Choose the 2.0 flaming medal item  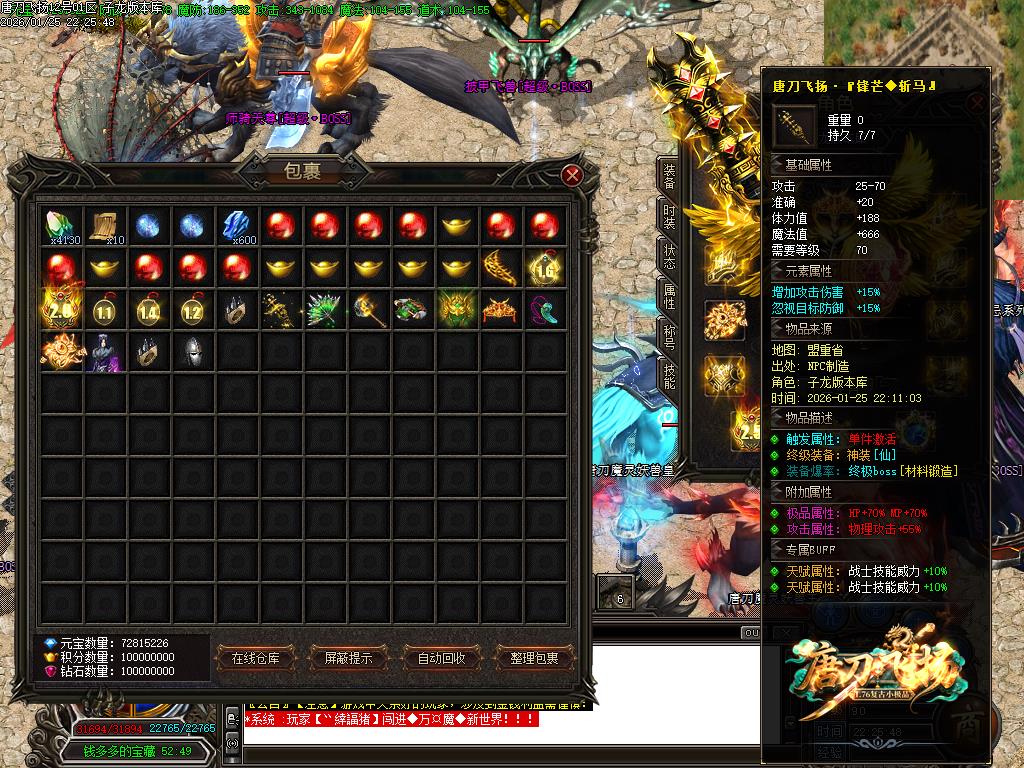click(x=62, y=310)
